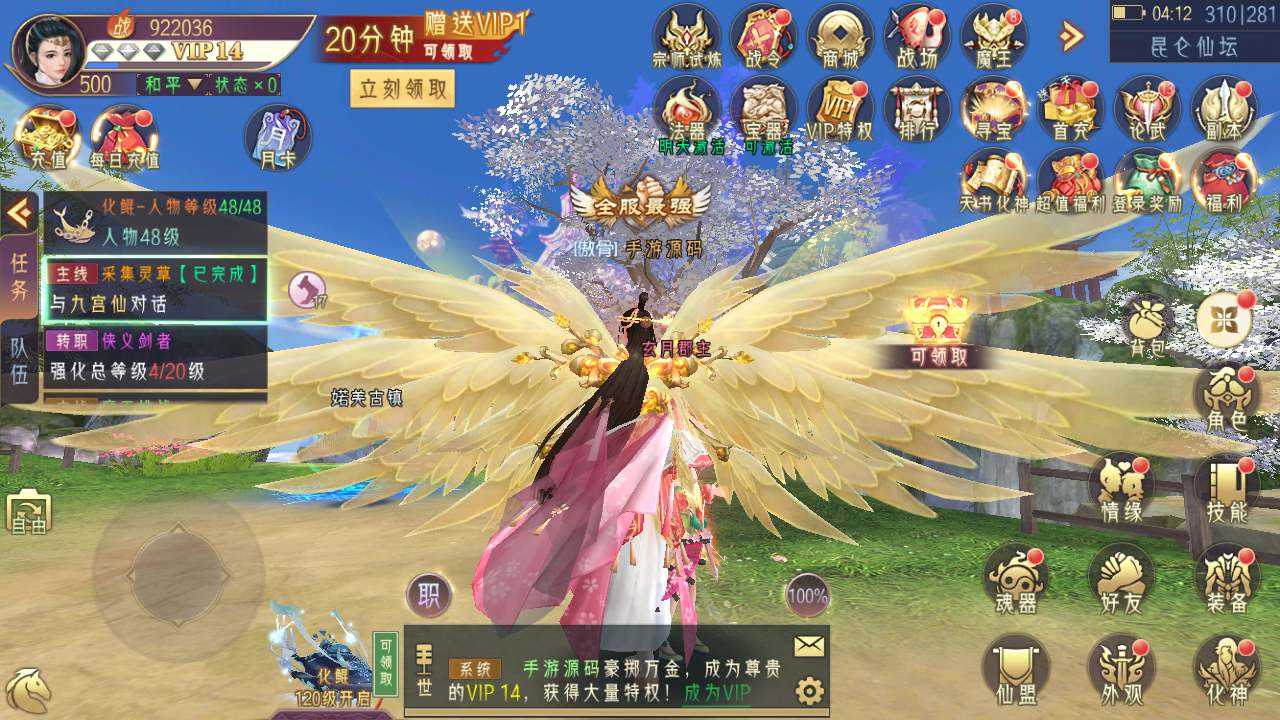
Task: Open the 仙盟 guild menu
Action: click(x=1015, y=668)
